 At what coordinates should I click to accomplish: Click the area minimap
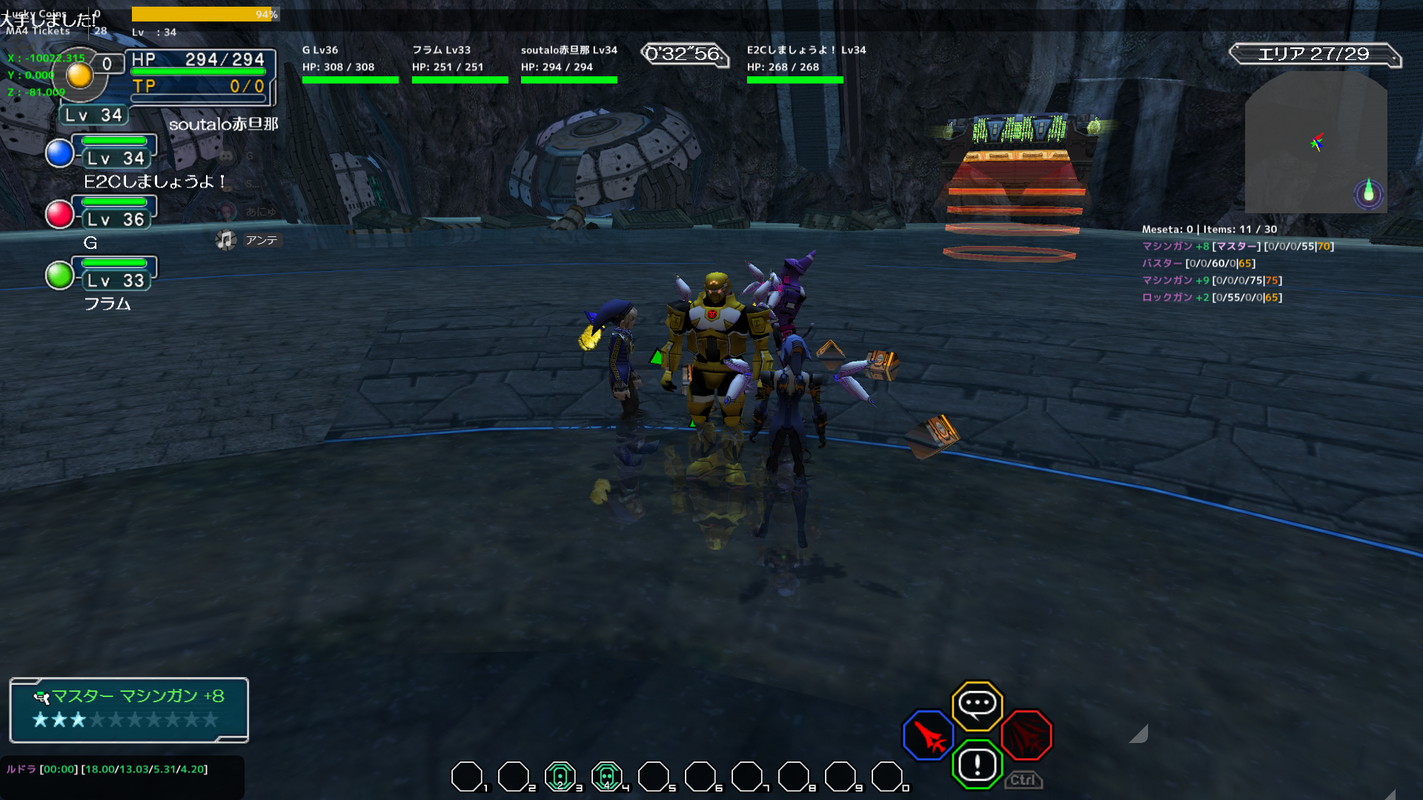click(x=1315, y=141)
